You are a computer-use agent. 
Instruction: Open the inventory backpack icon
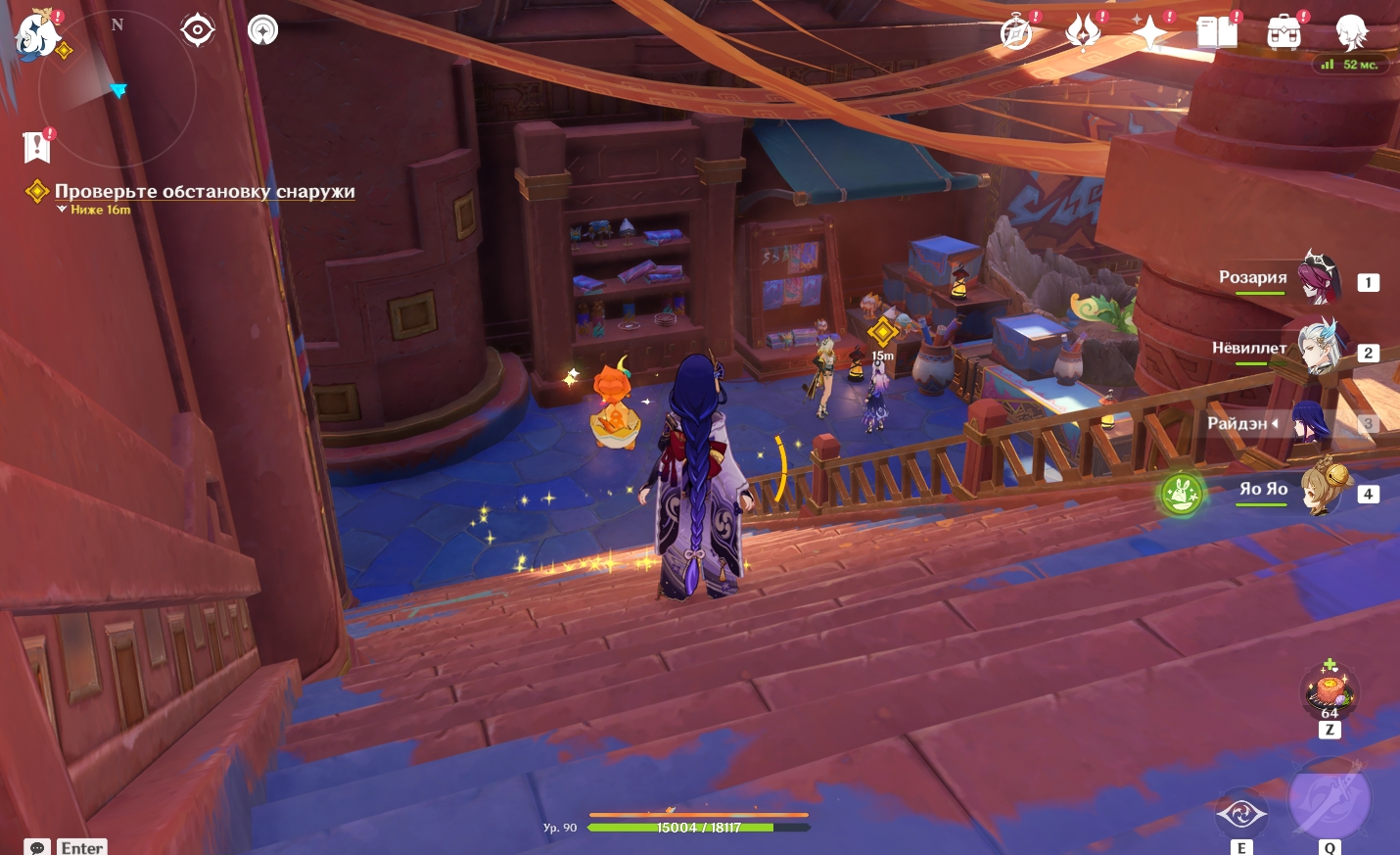click(x=1283, y=32)
